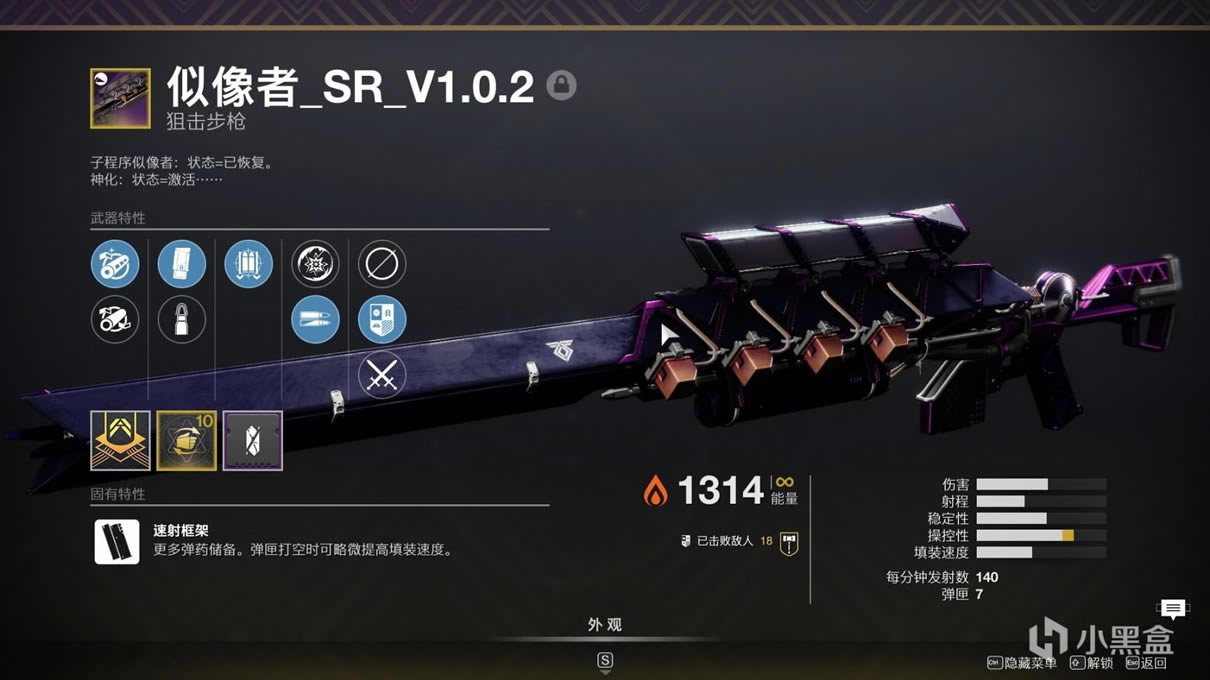Open the enemies defeated tracker icon
Viewport: 1210px width, 680px height.
(789, 542)
